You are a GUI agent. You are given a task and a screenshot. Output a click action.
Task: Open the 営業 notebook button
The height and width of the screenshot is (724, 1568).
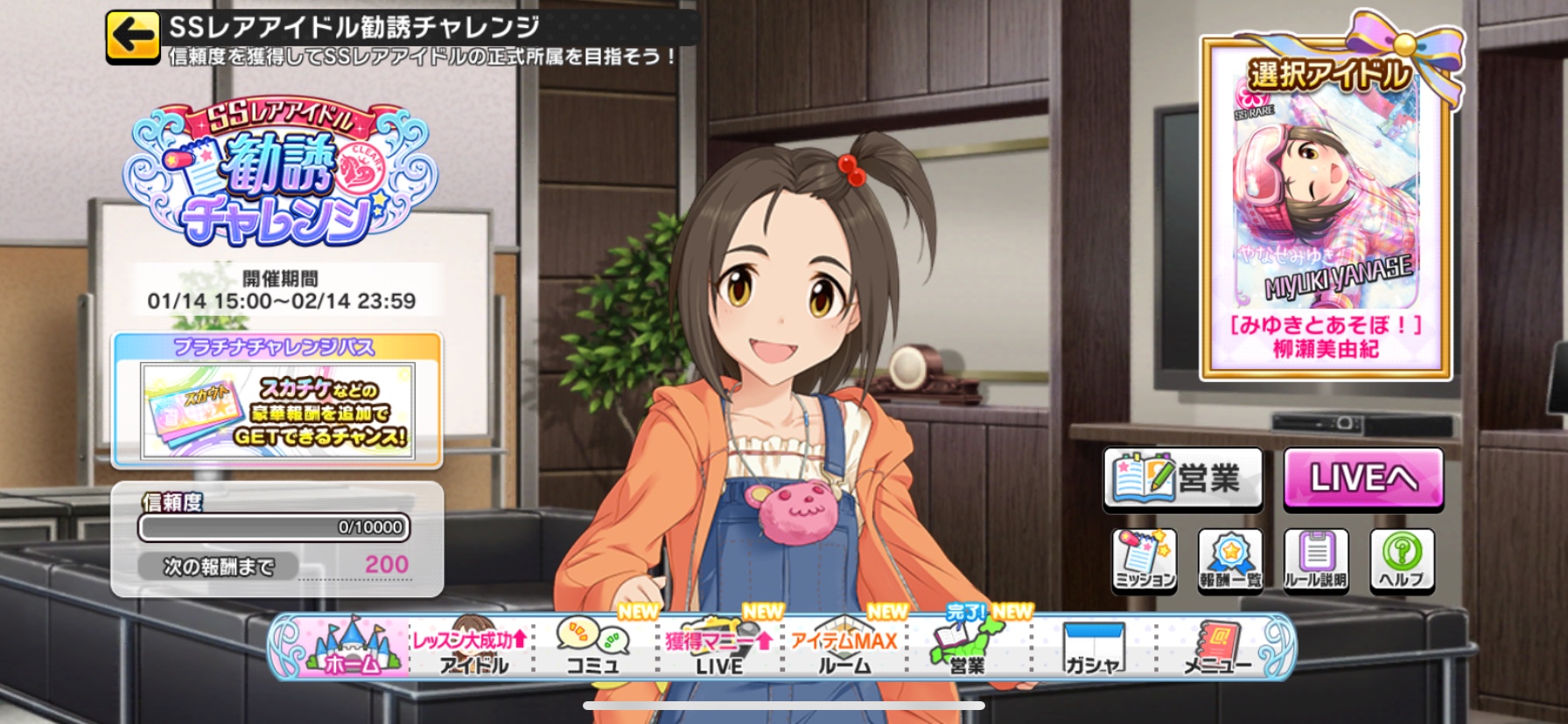[x=1182, y=478]
